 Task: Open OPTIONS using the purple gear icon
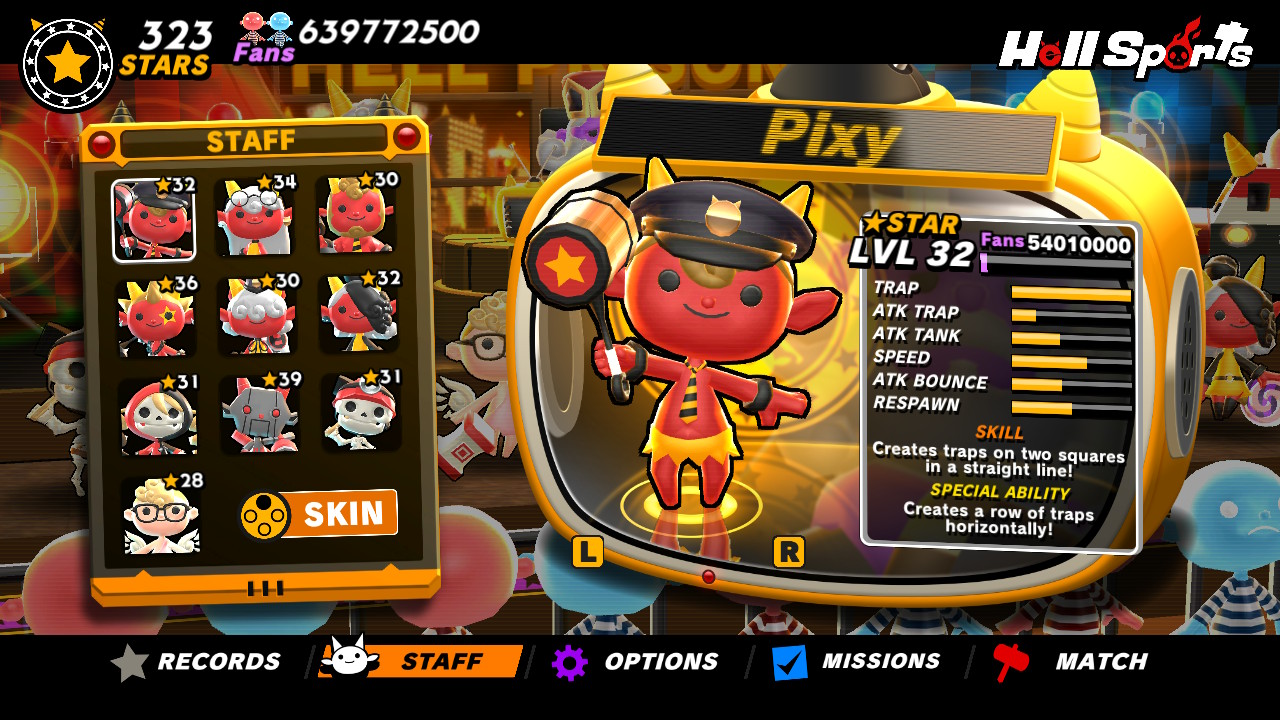[x=568, y=660]
